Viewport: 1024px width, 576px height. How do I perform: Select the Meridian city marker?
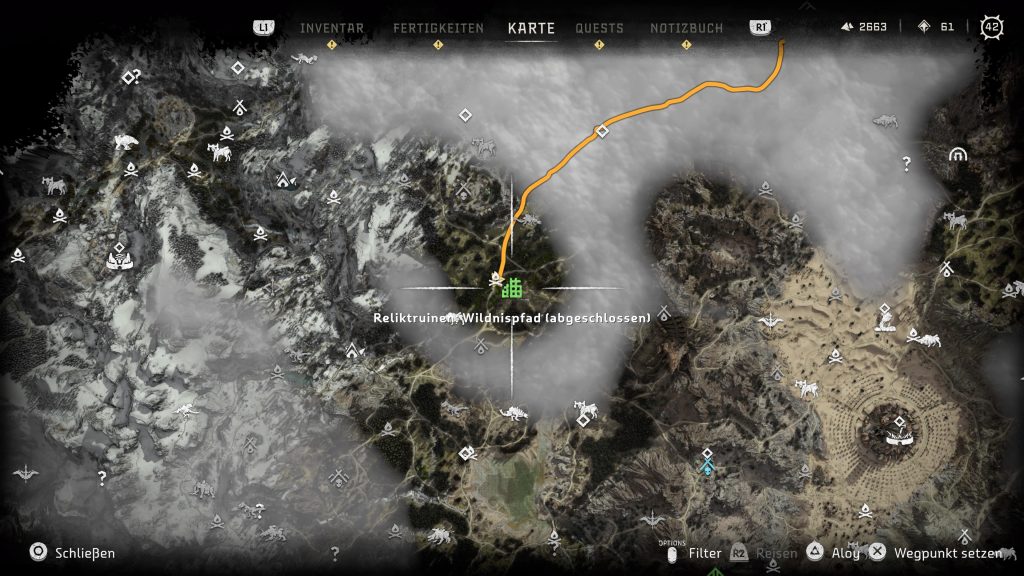click(899, 432)
